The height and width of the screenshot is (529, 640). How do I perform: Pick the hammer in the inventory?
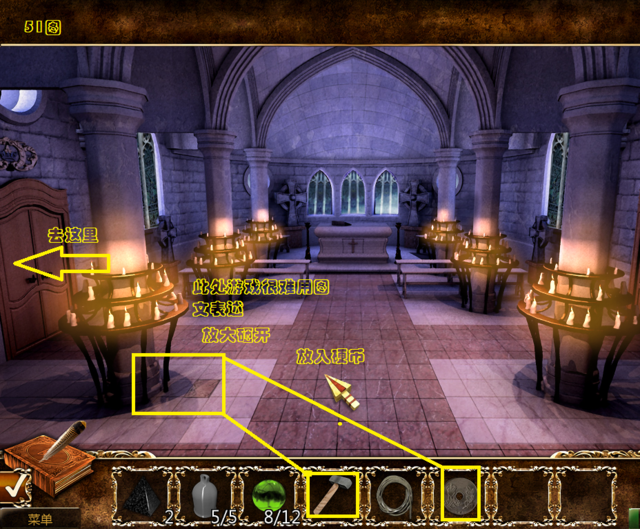coord(331,493)
